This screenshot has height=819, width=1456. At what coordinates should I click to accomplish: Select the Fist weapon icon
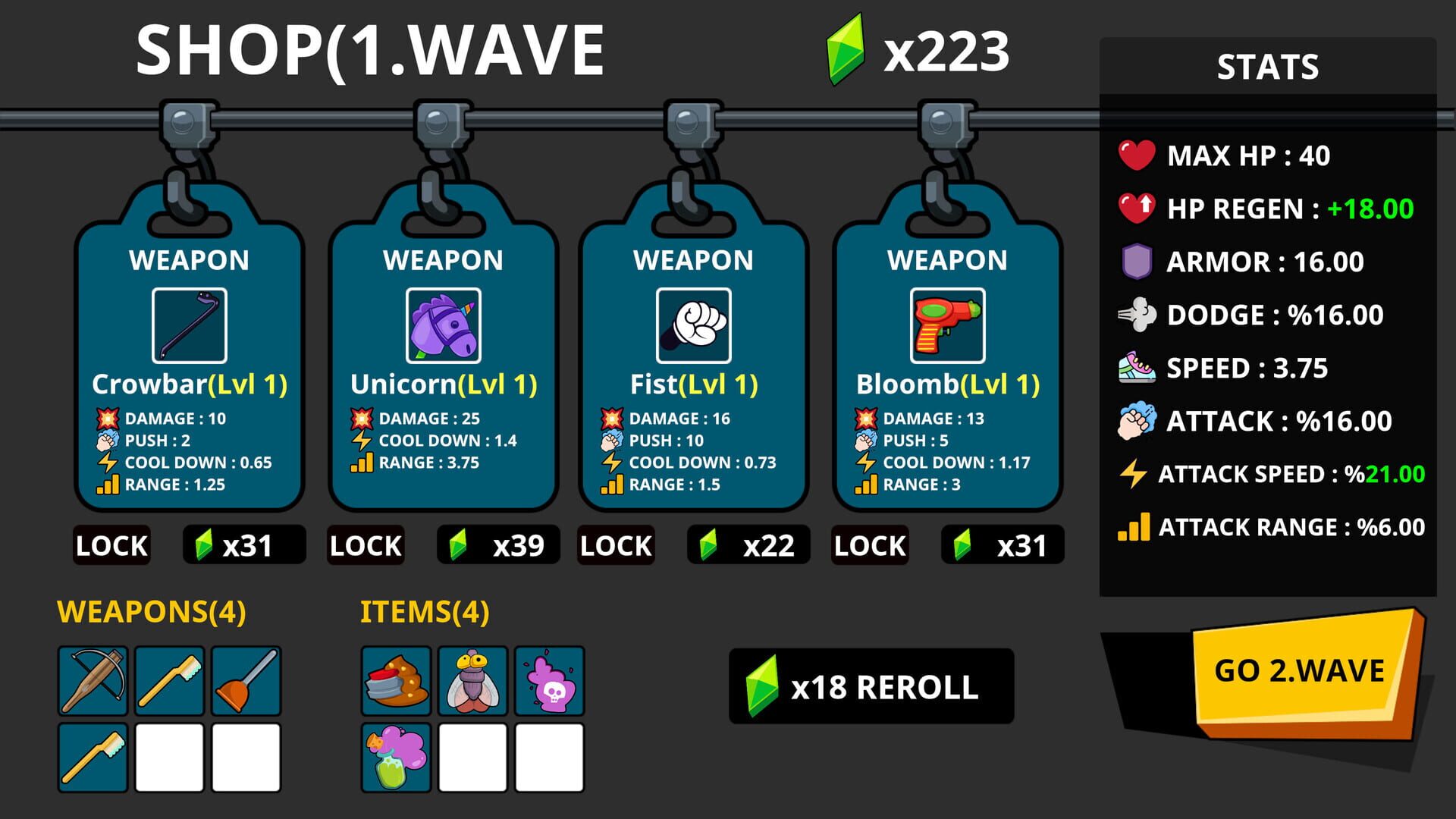694,325
